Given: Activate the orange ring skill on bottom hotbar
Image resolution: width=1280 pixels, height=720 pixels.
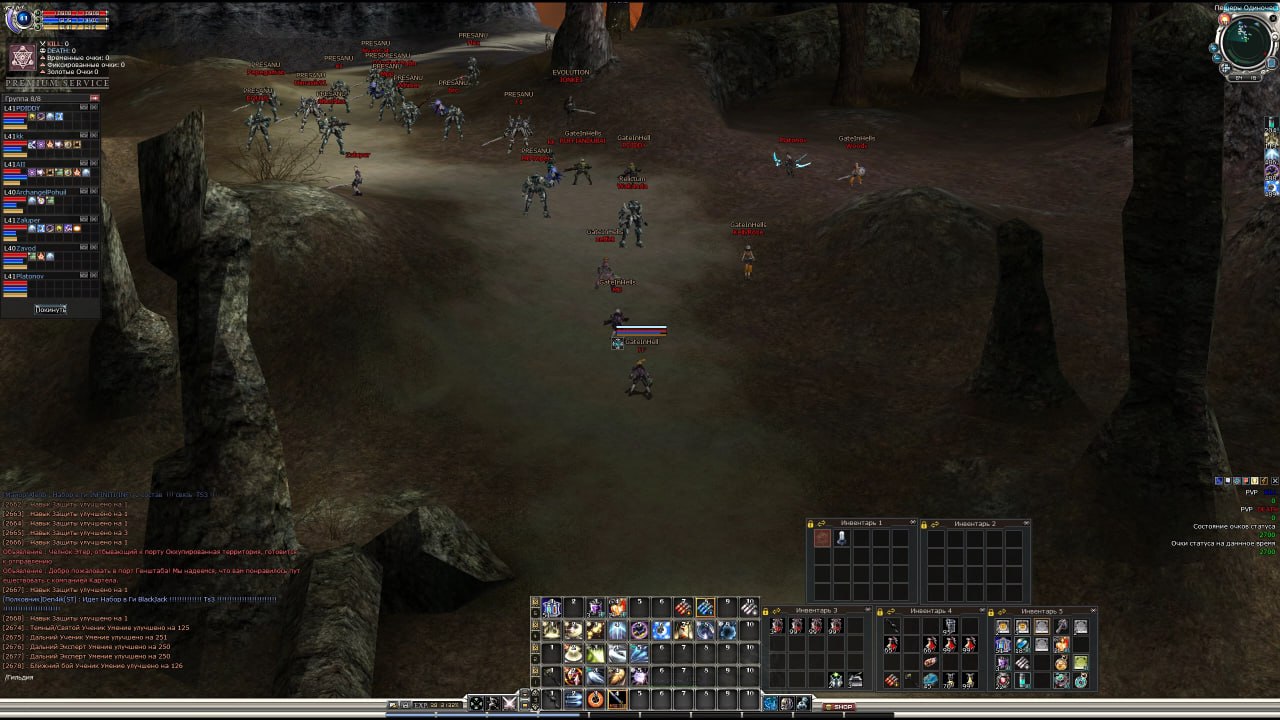Looking at the screenshot, I should pyautogui.click(x=595, y=699).
